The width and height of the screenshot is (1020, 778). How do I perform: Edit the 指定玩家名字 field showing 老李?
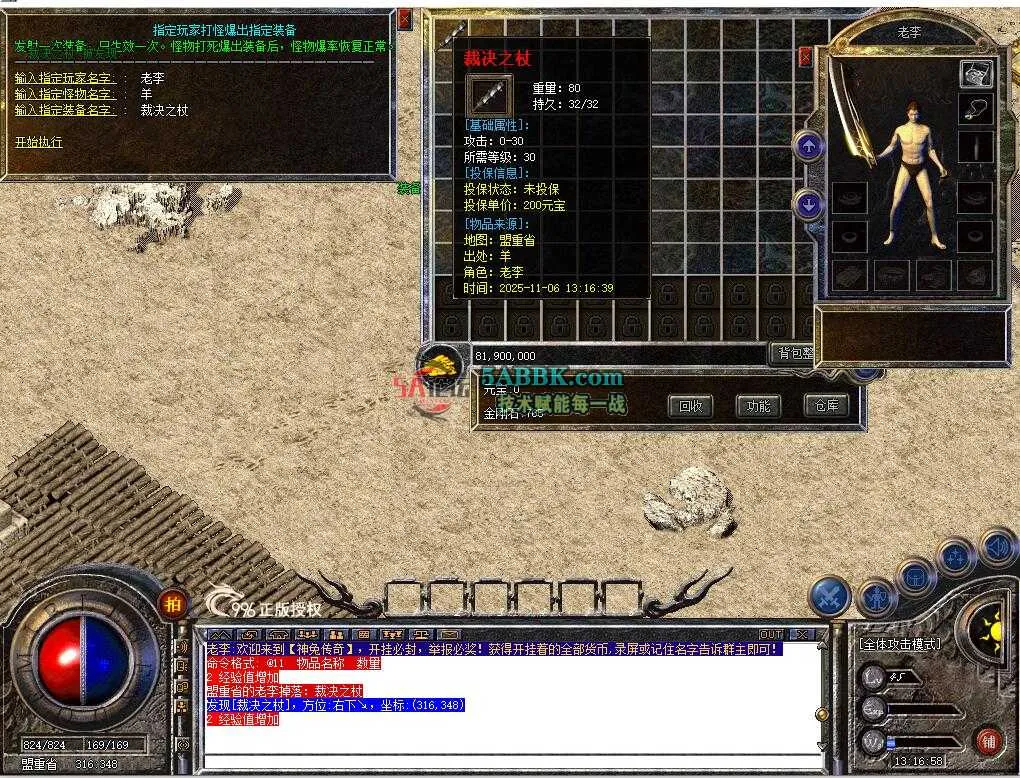point(153,78)
